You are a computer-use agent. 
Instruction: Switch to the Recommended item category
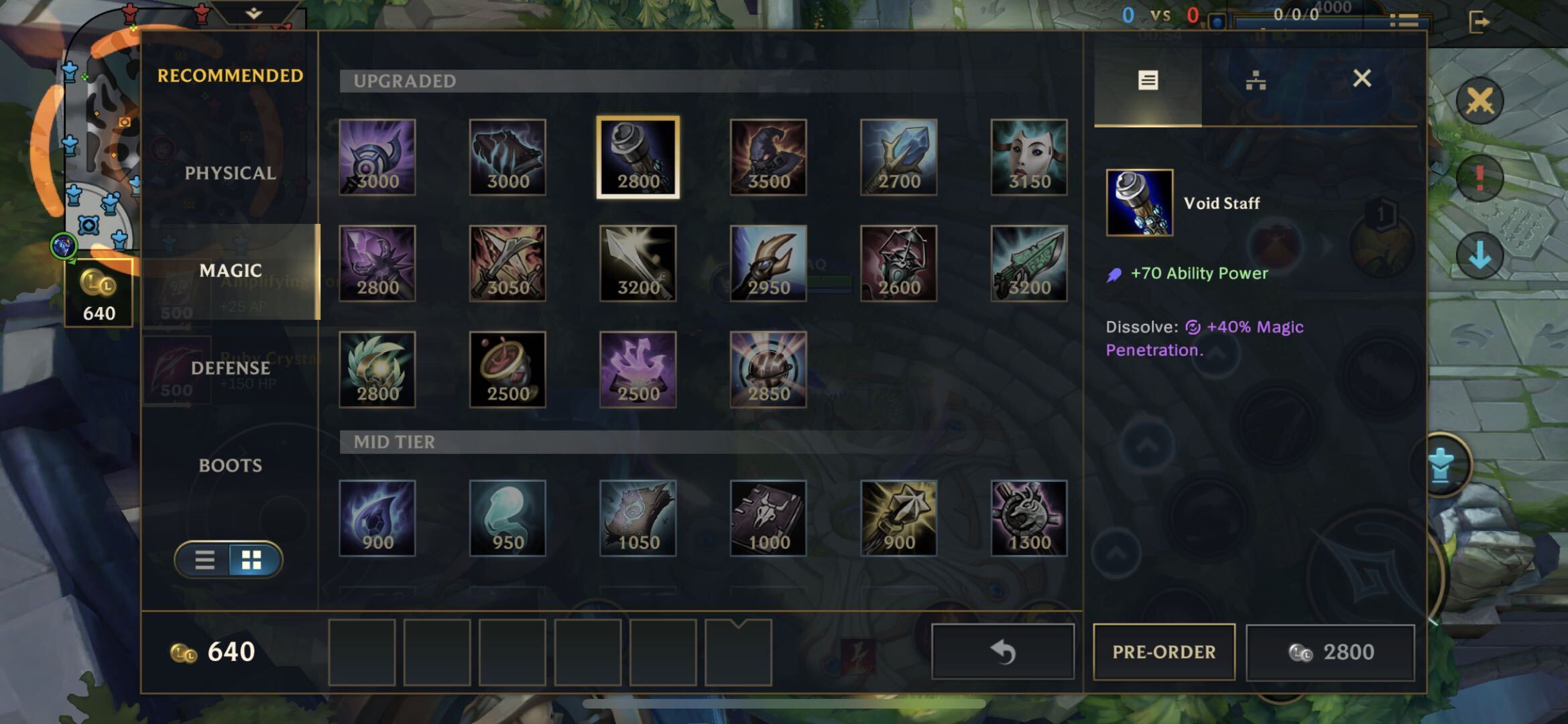click(230, 76)
